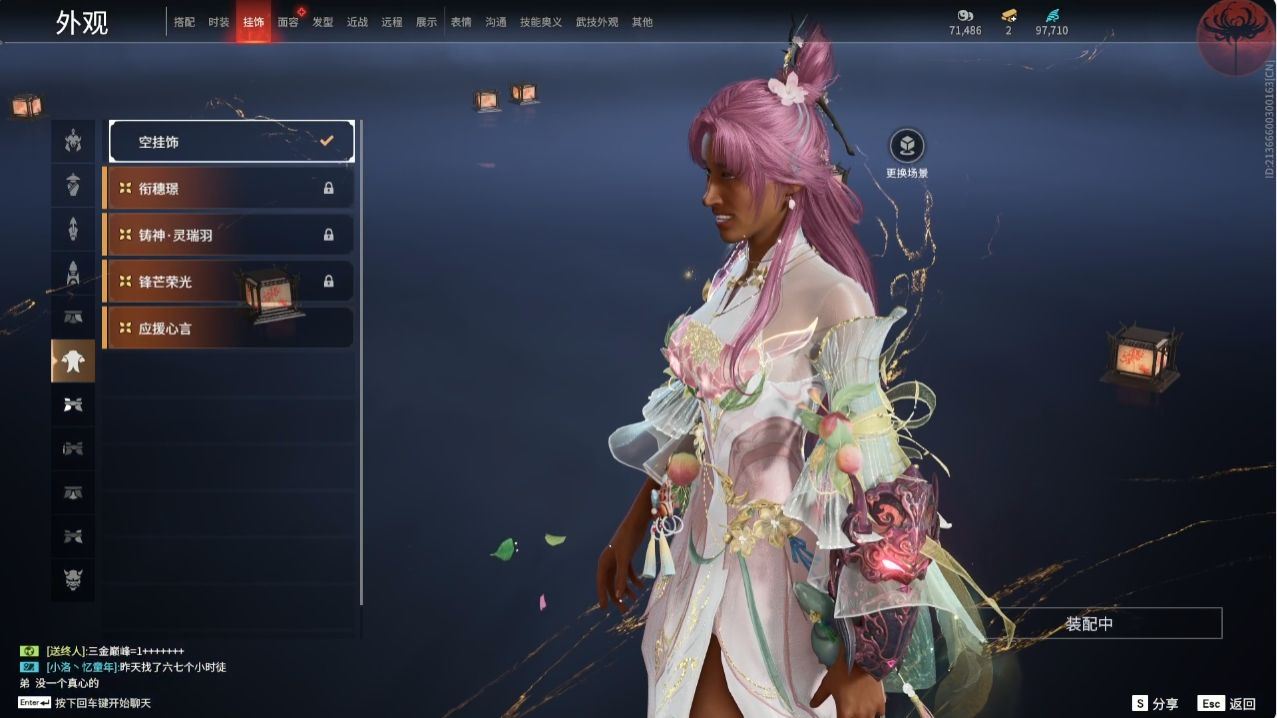Go to the 发型 tab

(323, 22)
